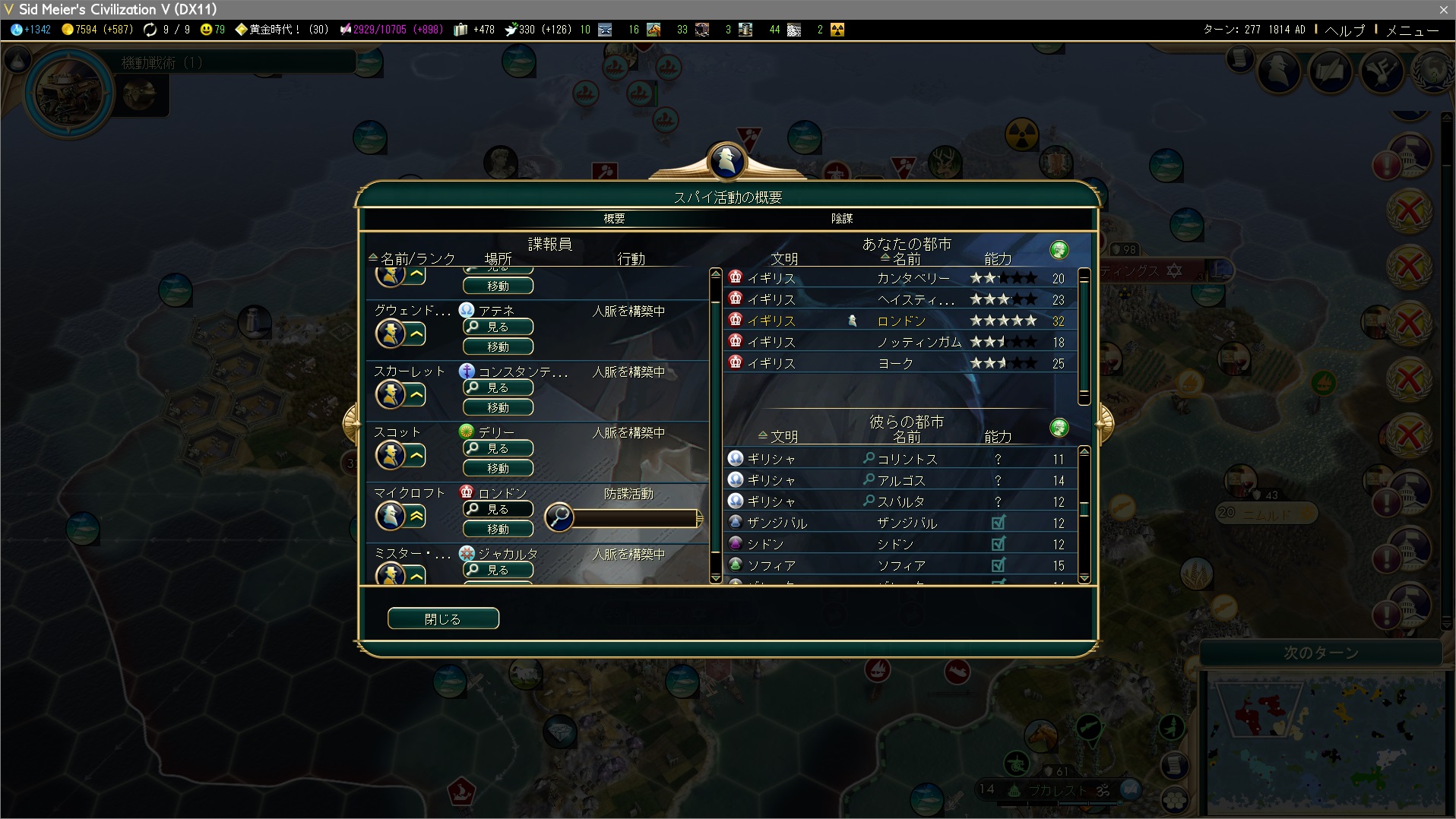Click 見る for the spy in アテネ
This screenshot has width=1456, height=819.
[x=498, y=327]
